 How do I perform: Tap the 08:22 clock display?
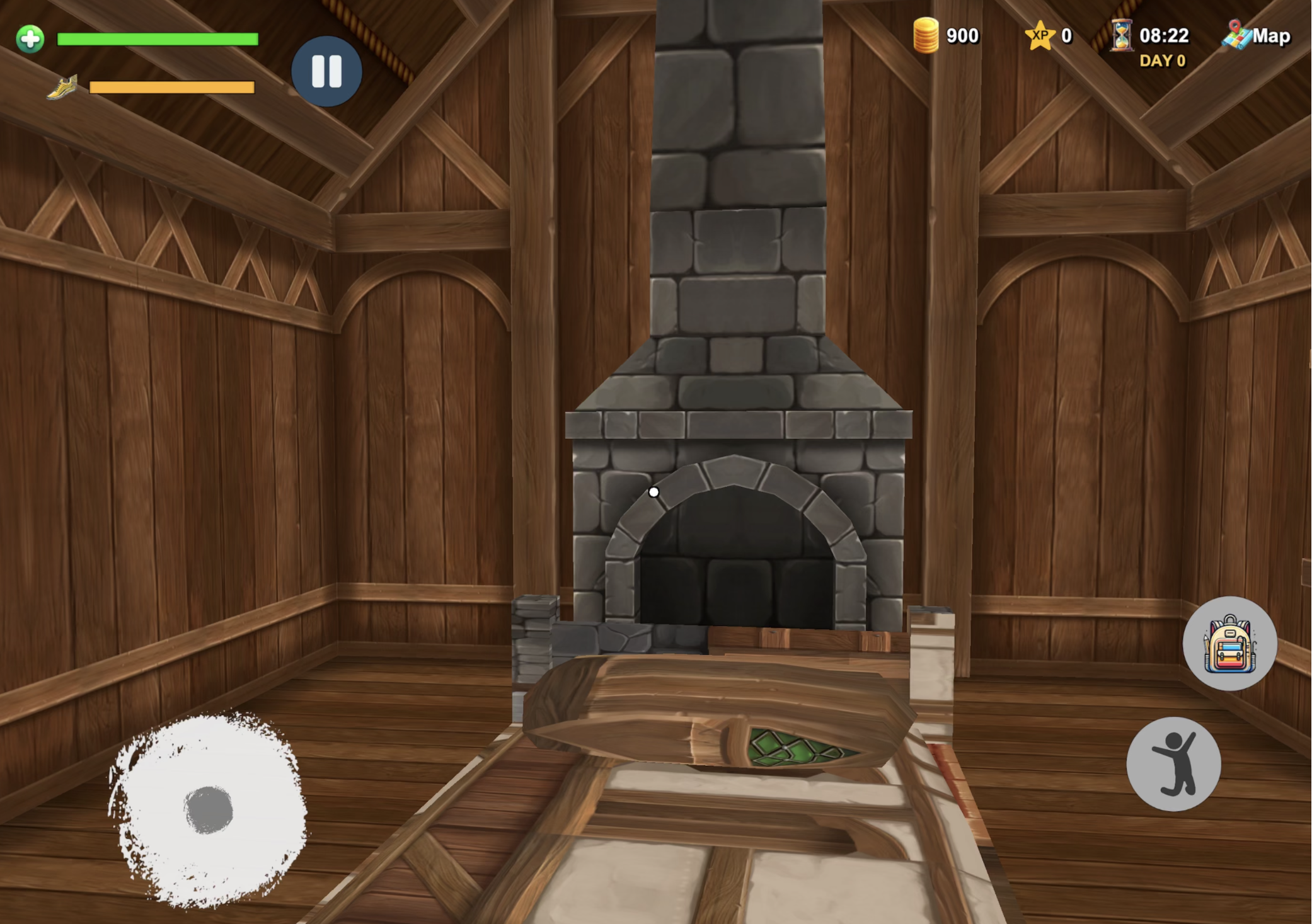pos(1165,36)
